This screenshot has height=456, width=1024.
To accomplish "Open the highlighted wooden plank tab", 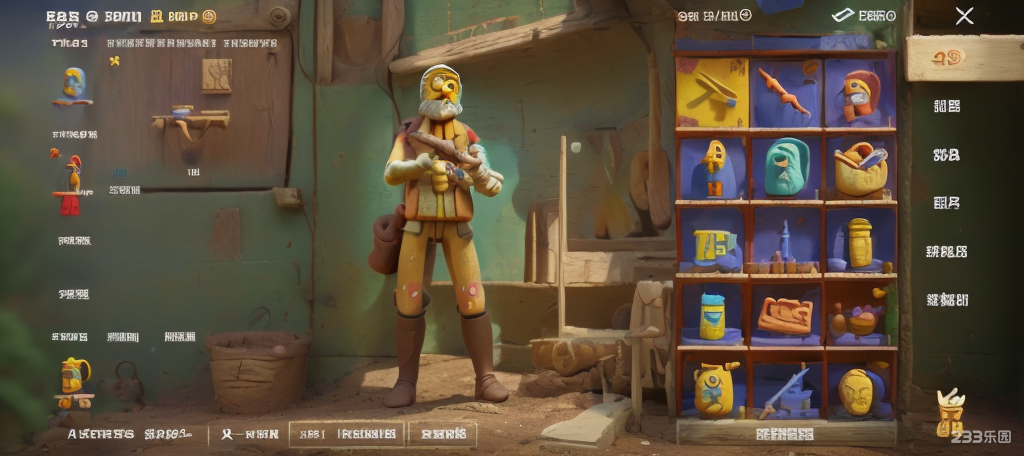I will click(x=963, y=59).
